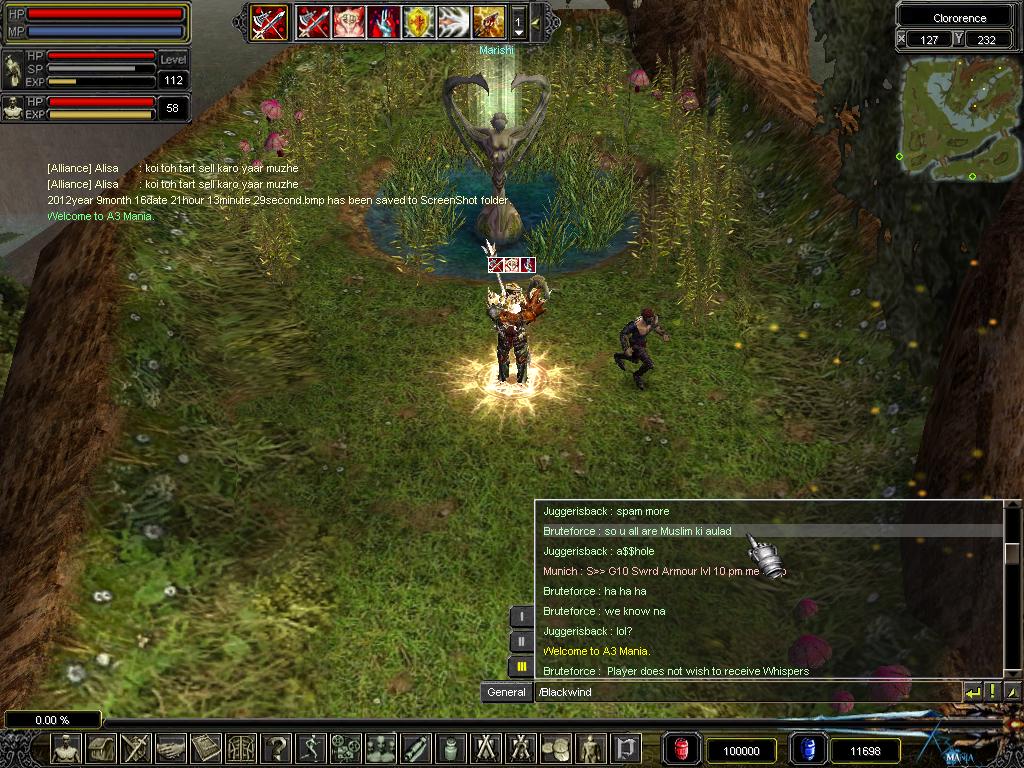Click the yellow exclamation chat button
The height and width of the screenshot is (768, 1024).
(992, 692)
